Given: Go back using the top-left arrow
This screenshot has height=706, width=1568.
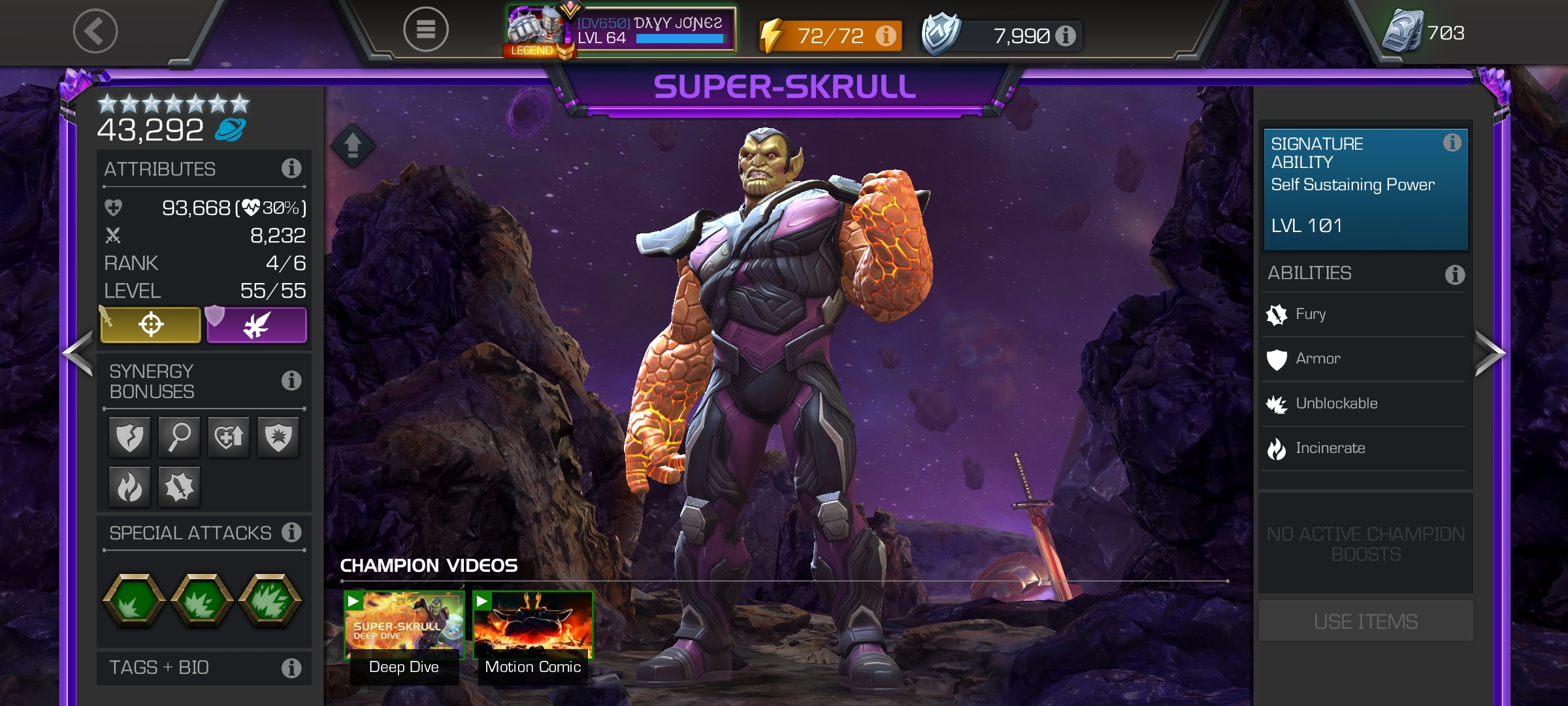Looking at the screenshot, I should (95, 31).
